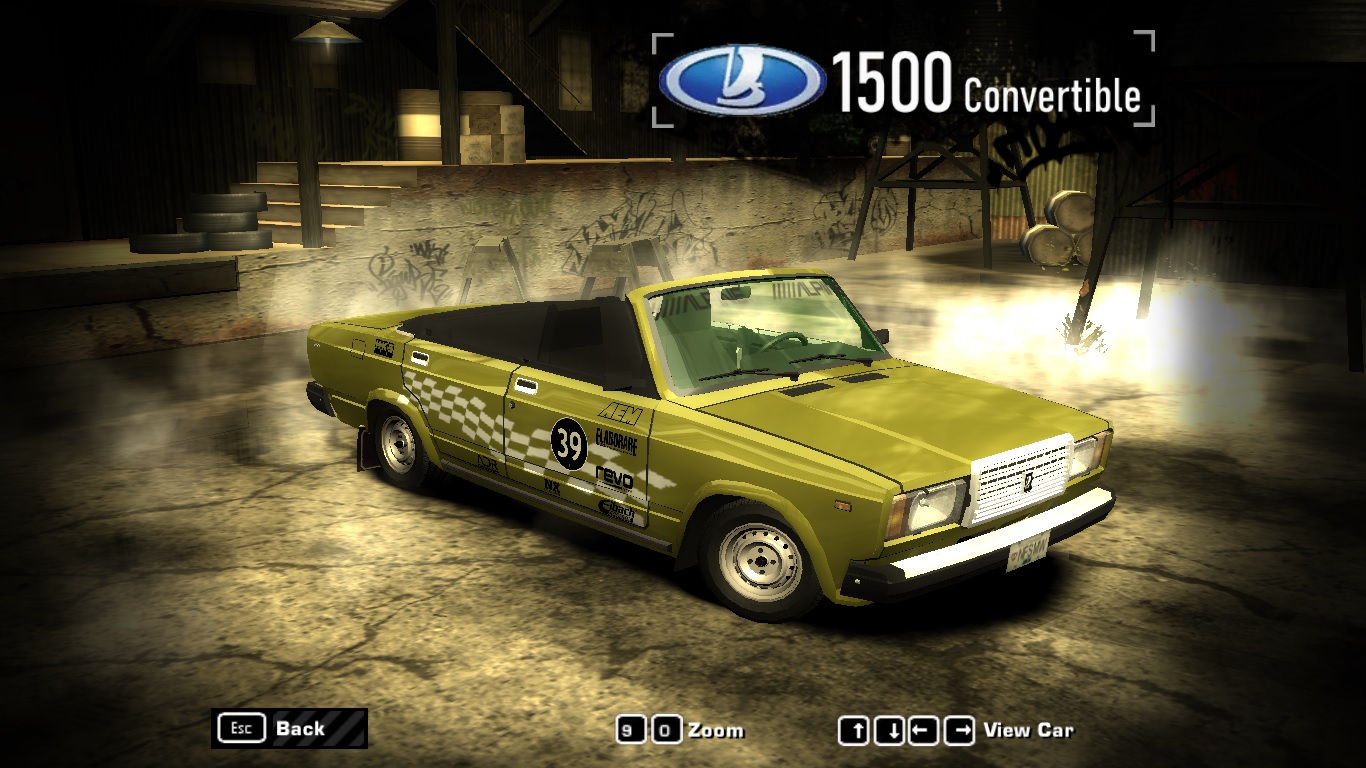
Task: Click the Eibach decal near the rocker panel
Action: click(617, 510)
